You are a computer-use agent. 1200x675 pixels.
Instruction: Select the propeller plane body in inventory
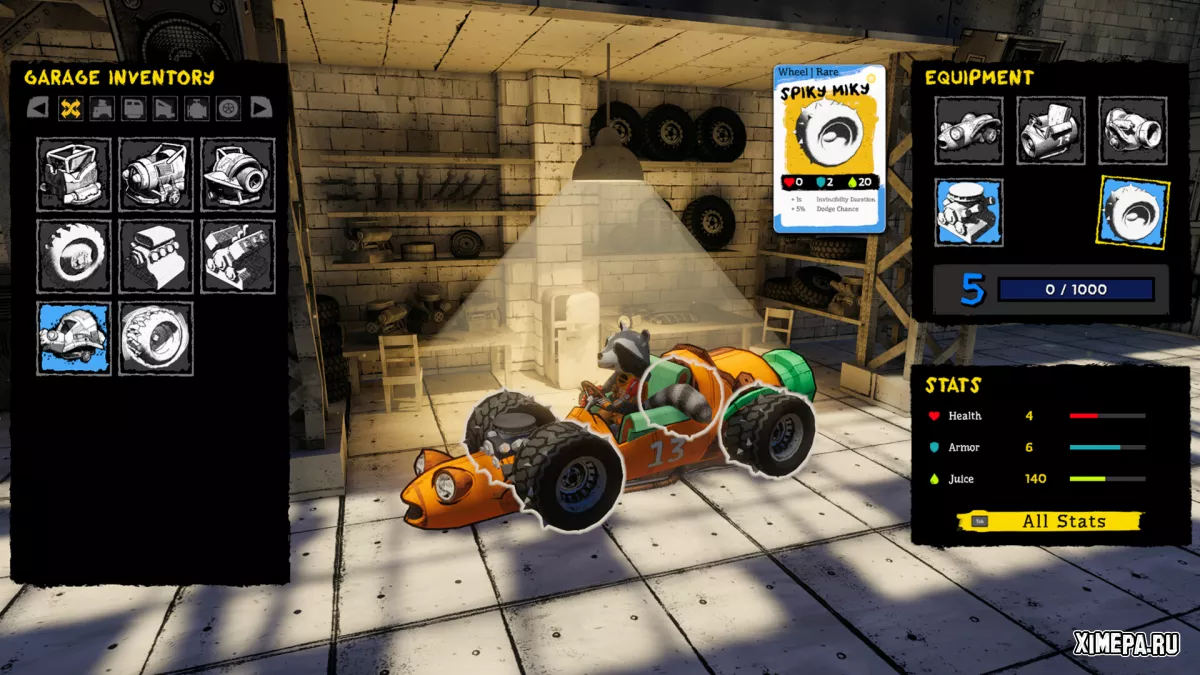tap(155, 174)
